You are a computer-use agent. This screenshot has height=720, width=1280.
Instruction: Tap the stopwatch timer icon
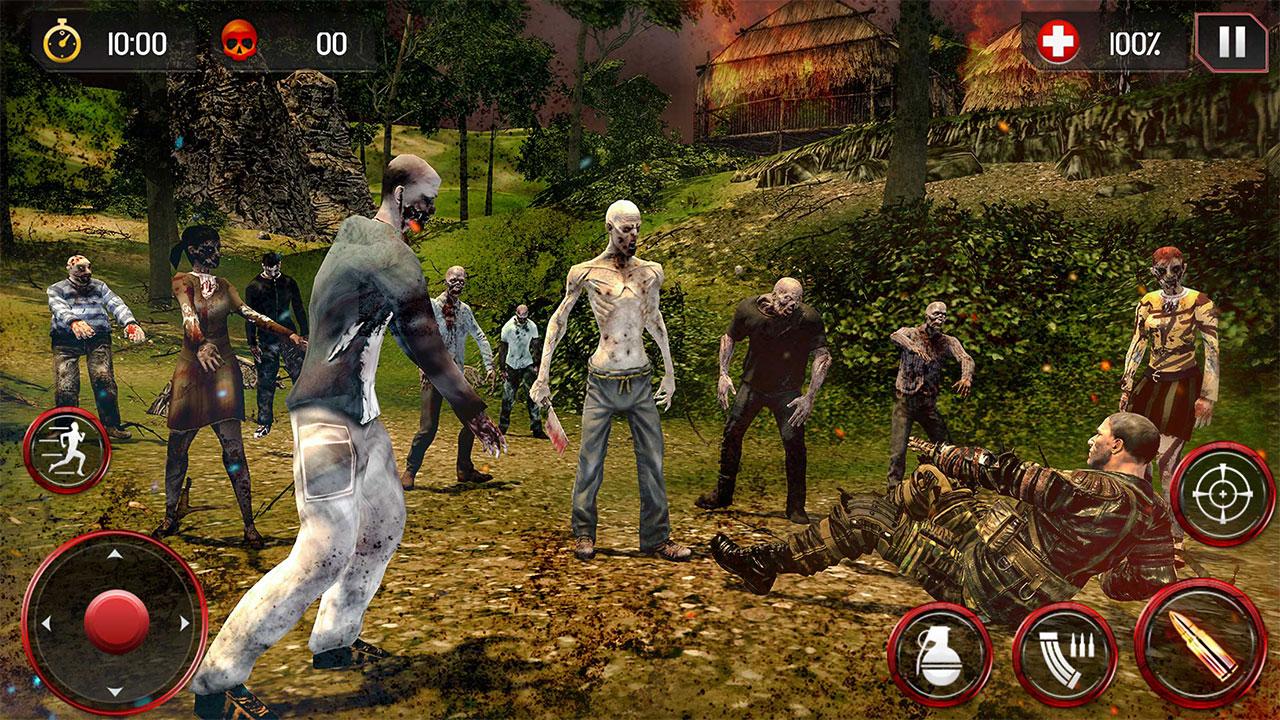[x=62, y=42]
